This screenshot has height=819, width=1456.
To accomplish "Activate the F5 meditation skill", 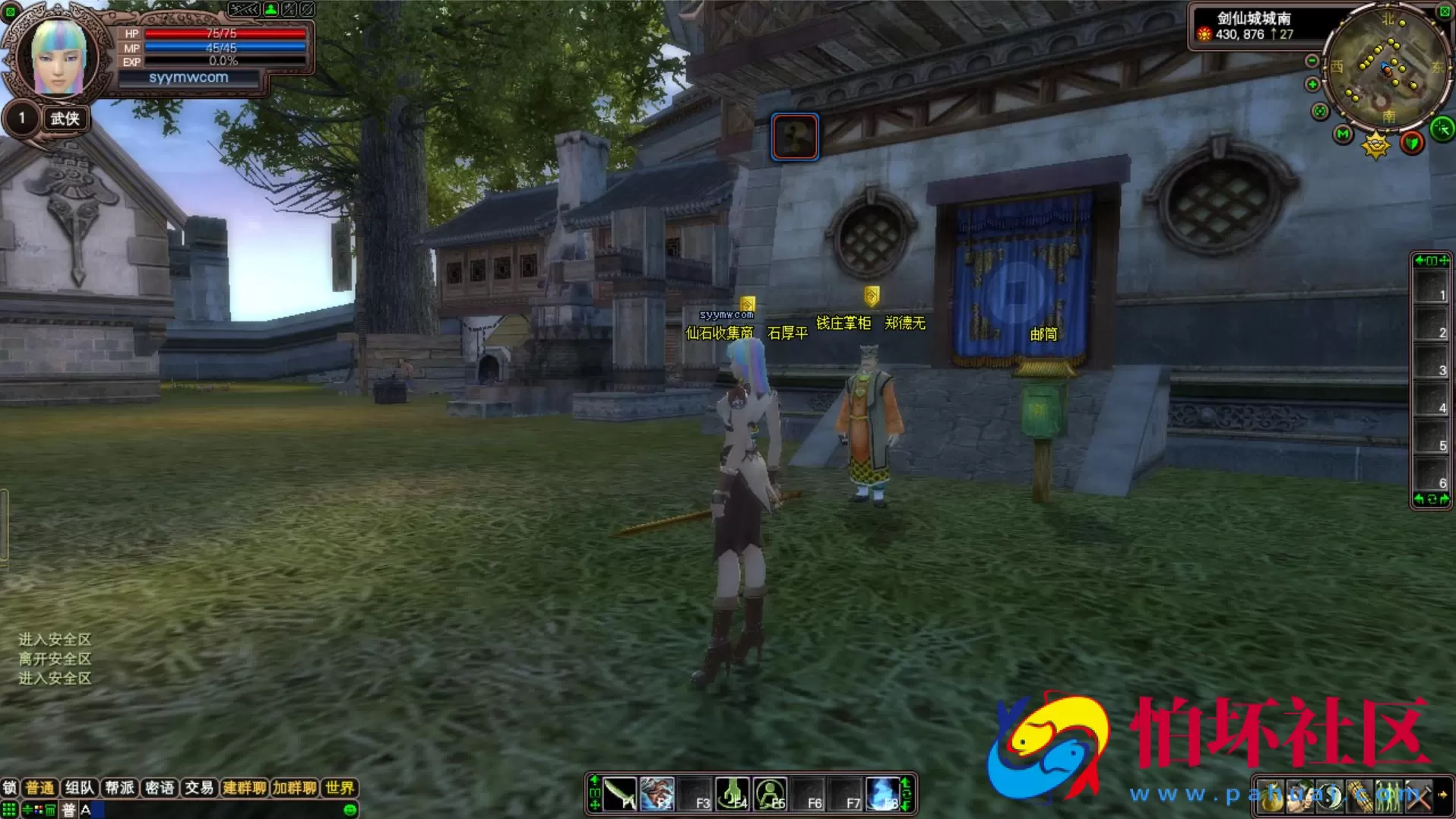I will pos(771,795).
